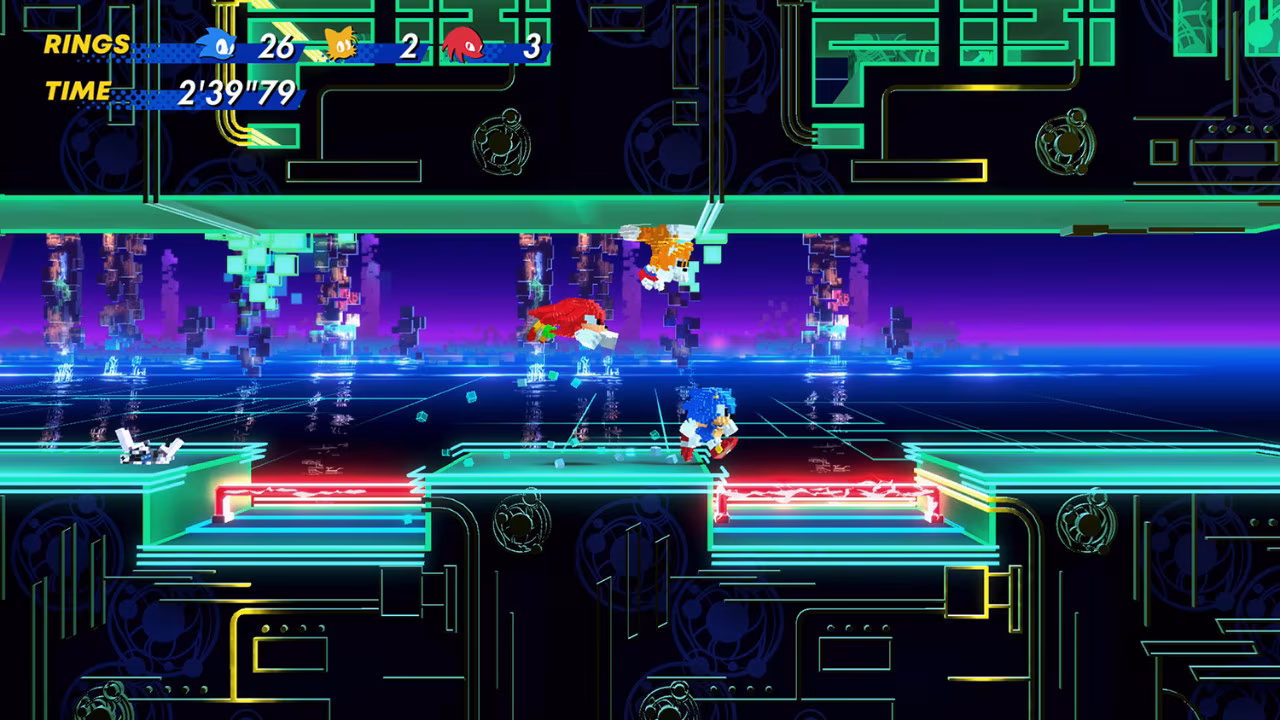Image resolution: width=1280 pixels, height=720 pixels.
Task: Select the Tails head icon
Action: click(341, 45)
